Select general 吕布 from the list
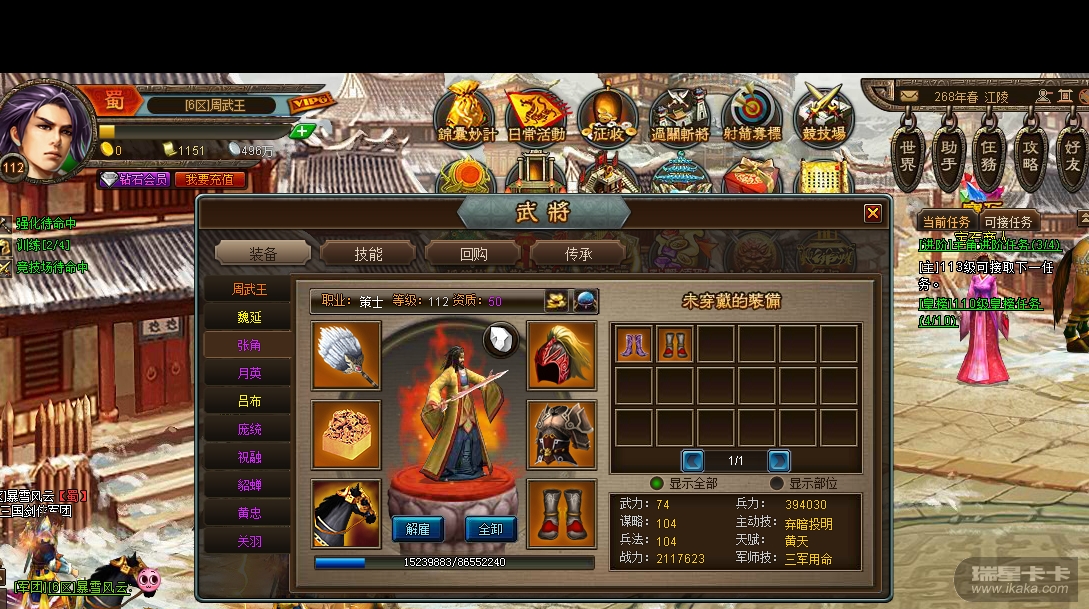 point(249,401)
